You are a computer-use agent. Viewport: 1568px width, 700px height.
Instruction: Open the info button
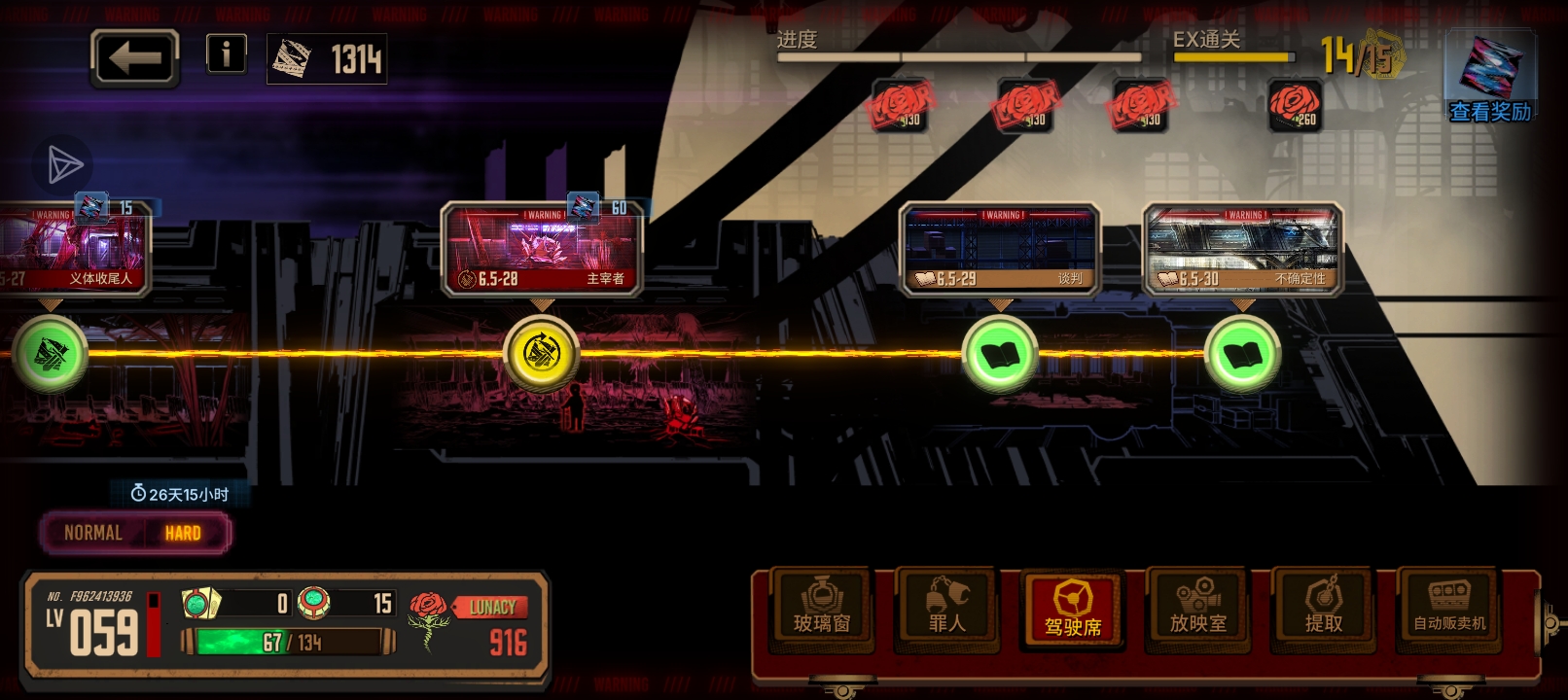[x=226, y=53]
